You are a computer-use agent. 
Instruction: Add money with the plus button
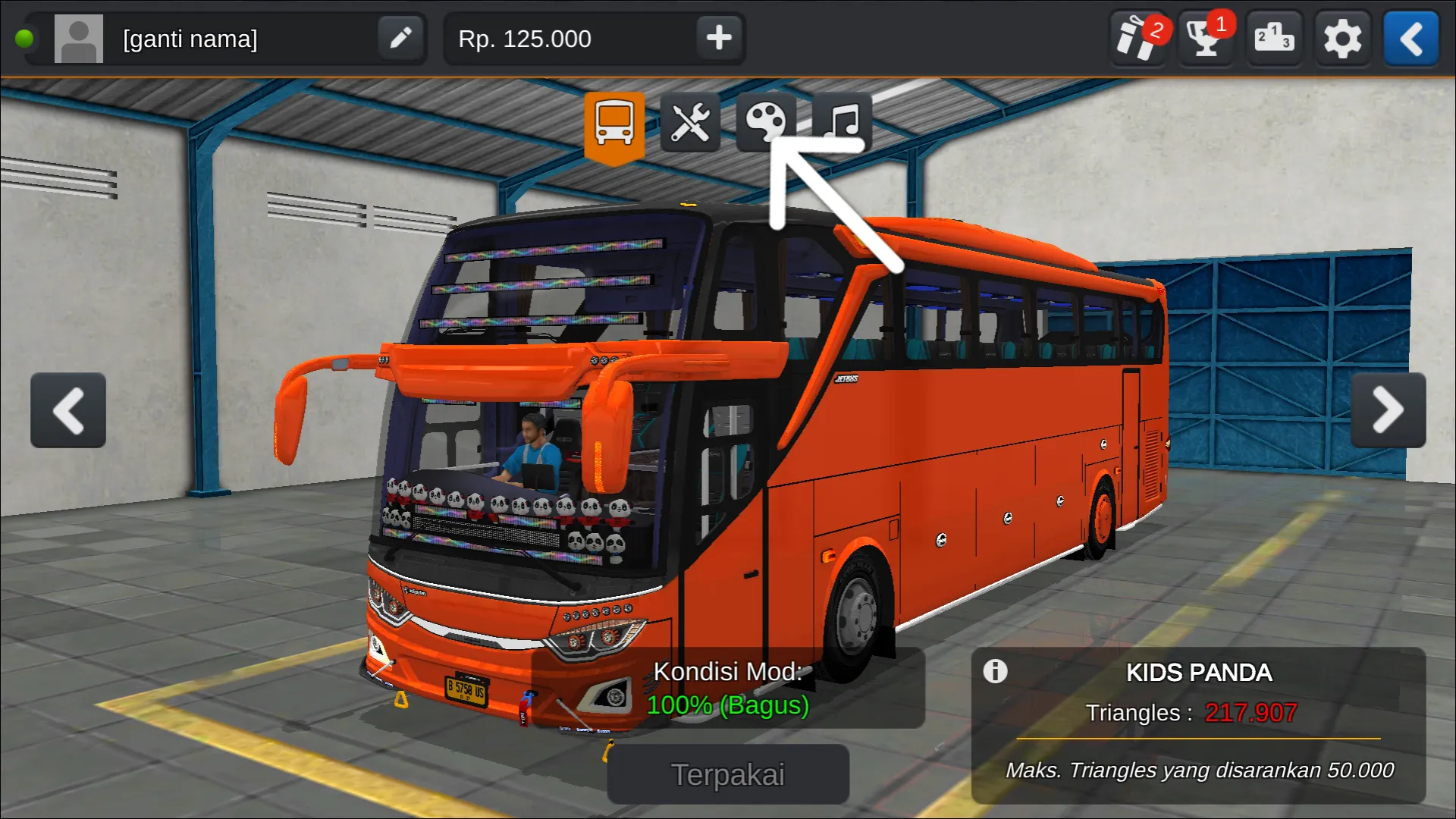[718, 38]
